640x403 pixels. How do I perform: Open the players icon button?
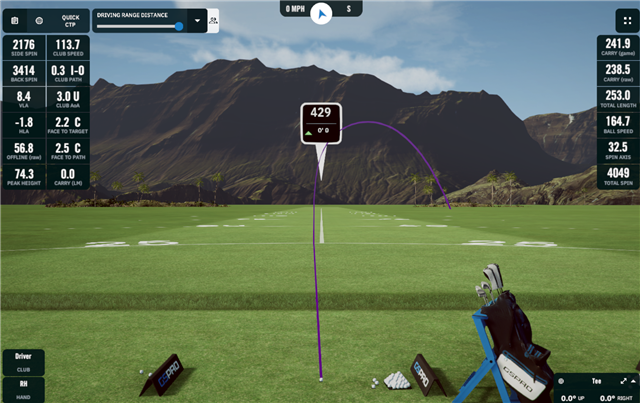214,19
